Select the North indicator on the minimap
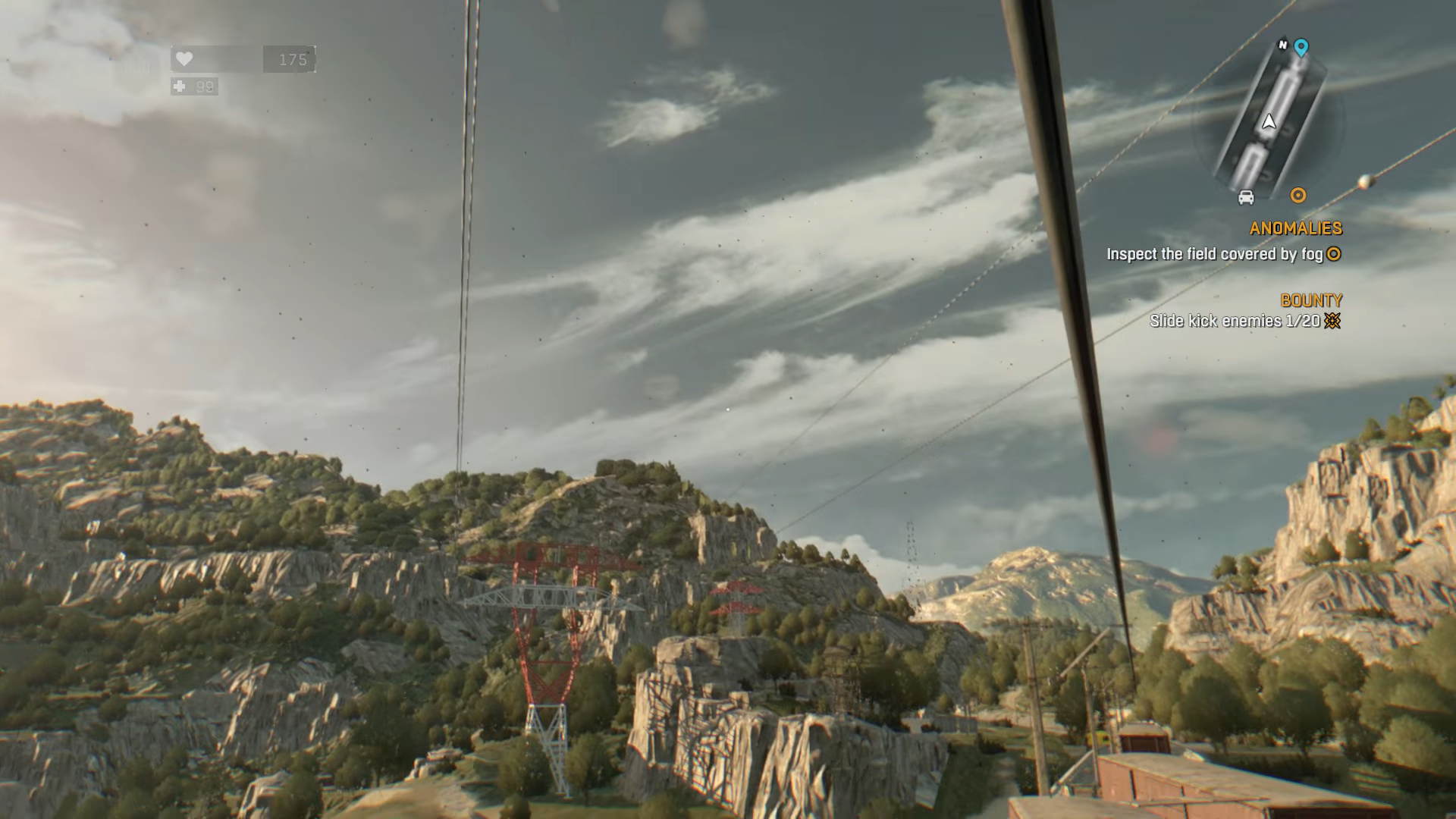 click(1282, 45)
